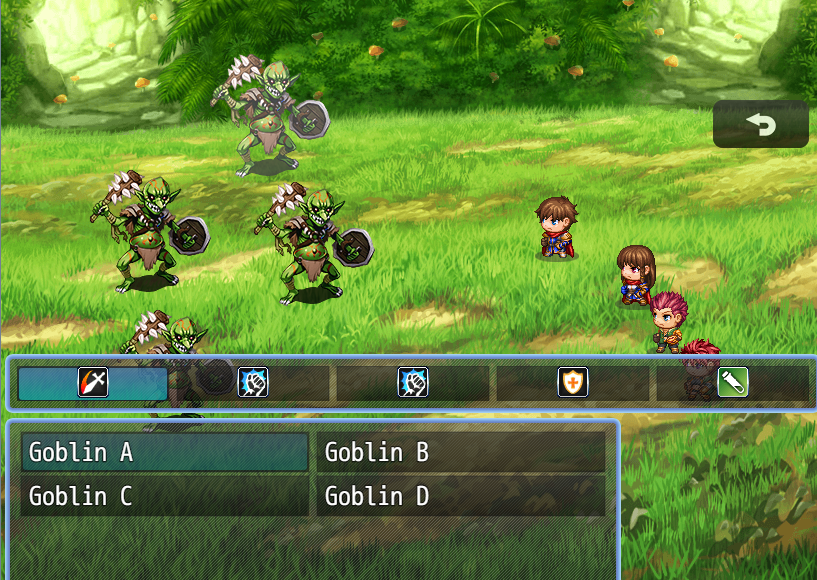The width and height of the screenshot is (817, 580).
Task: Click the back arrow button
Action: point(761,124)
